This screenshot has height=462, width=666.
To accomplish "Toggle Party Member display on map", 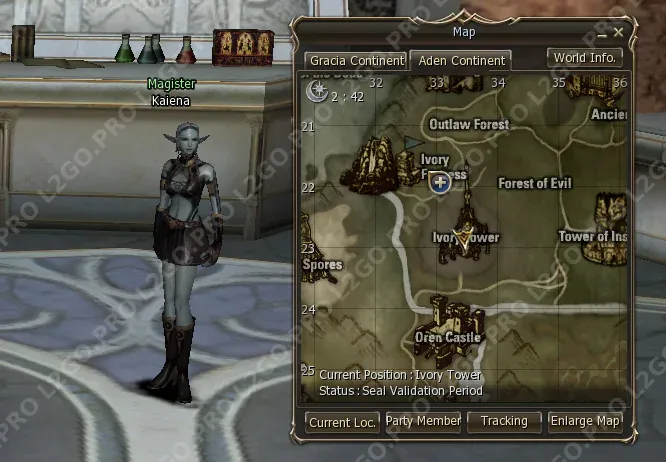I will [x=423, y=422].
